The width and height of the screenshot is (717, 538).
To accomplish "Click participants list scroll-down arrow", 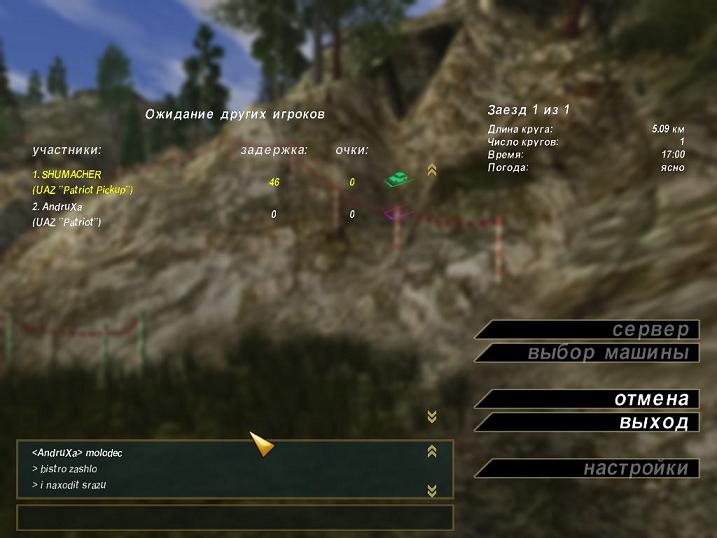I will [x=432, y=416].
